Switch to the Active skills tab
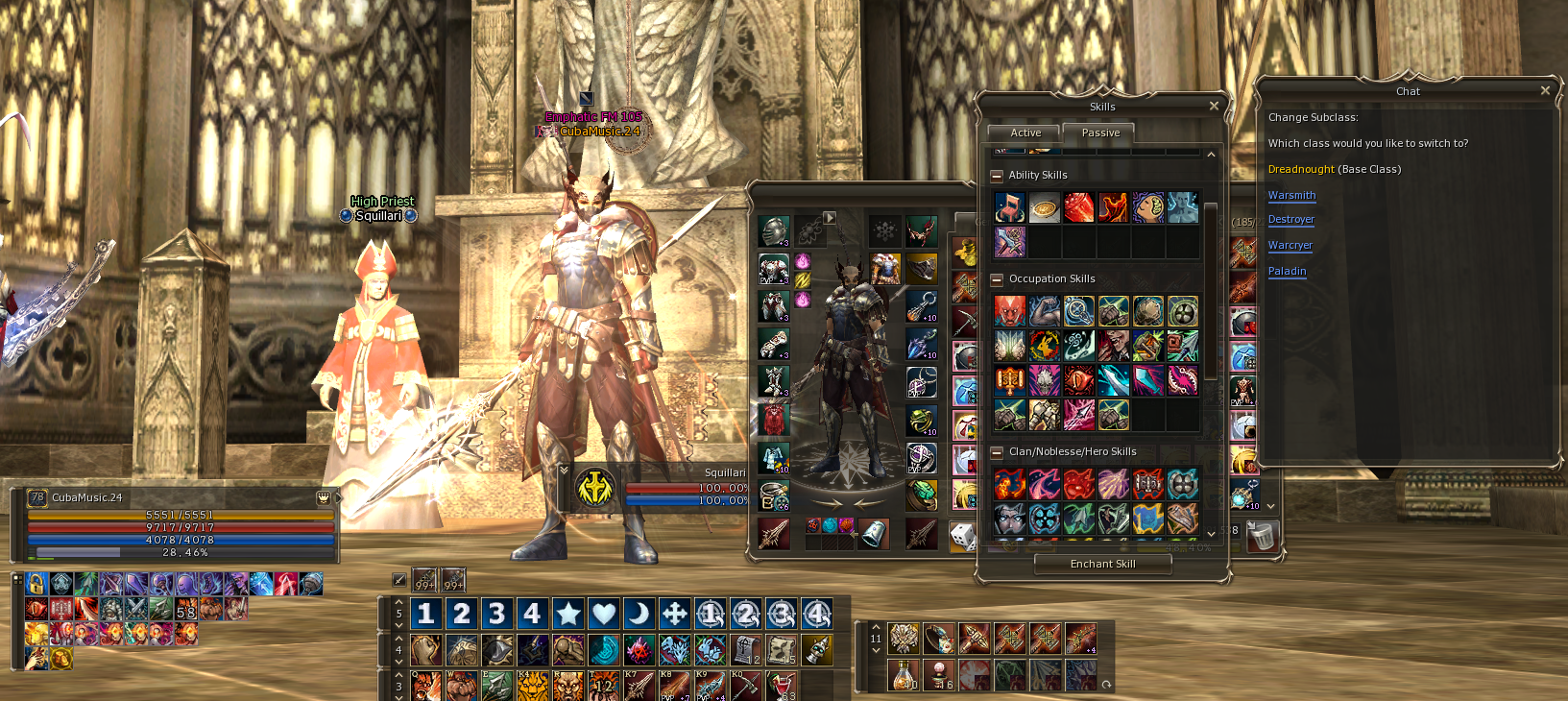The image size is (1568, 701). point(1025,133)
